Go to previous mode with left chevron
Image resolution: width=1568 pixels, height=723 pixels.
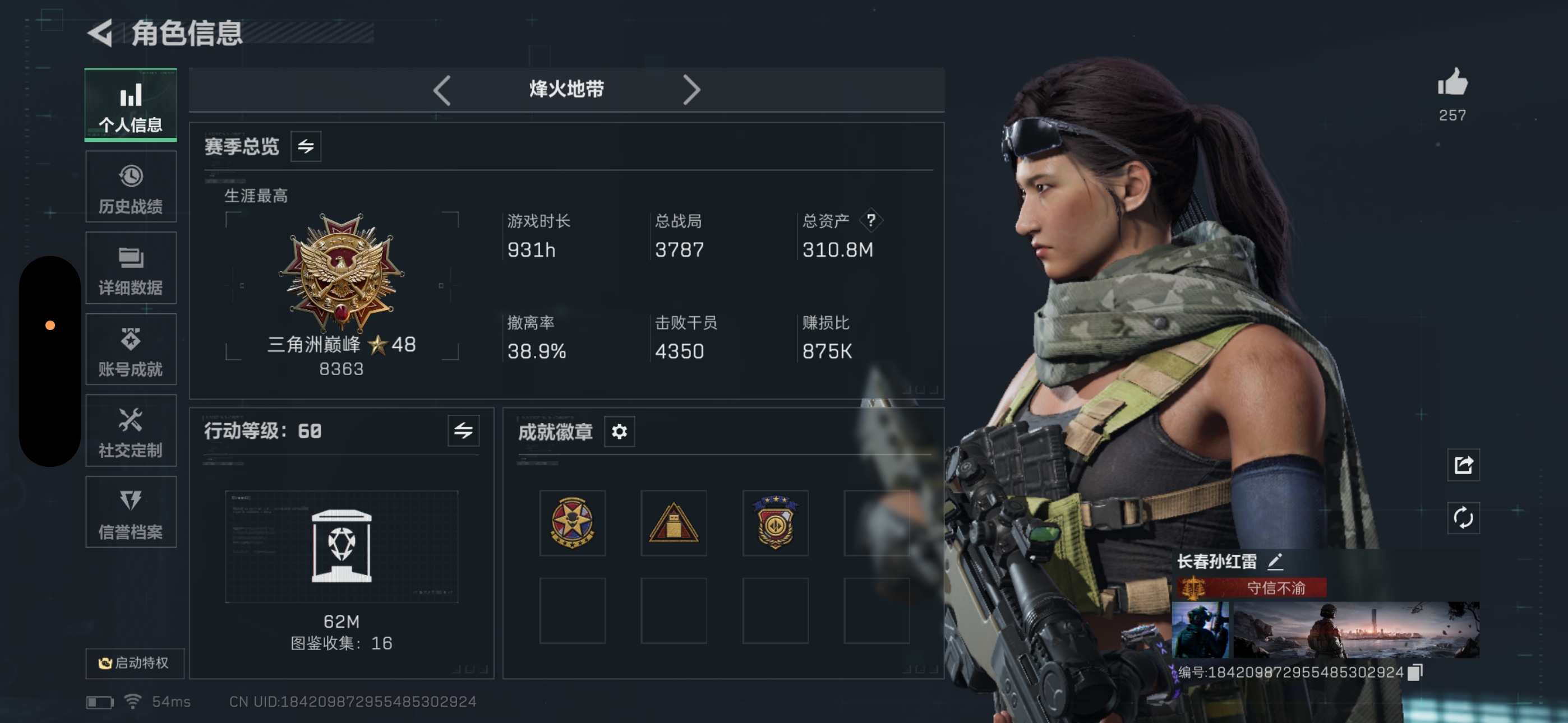(x=441, y=90)
